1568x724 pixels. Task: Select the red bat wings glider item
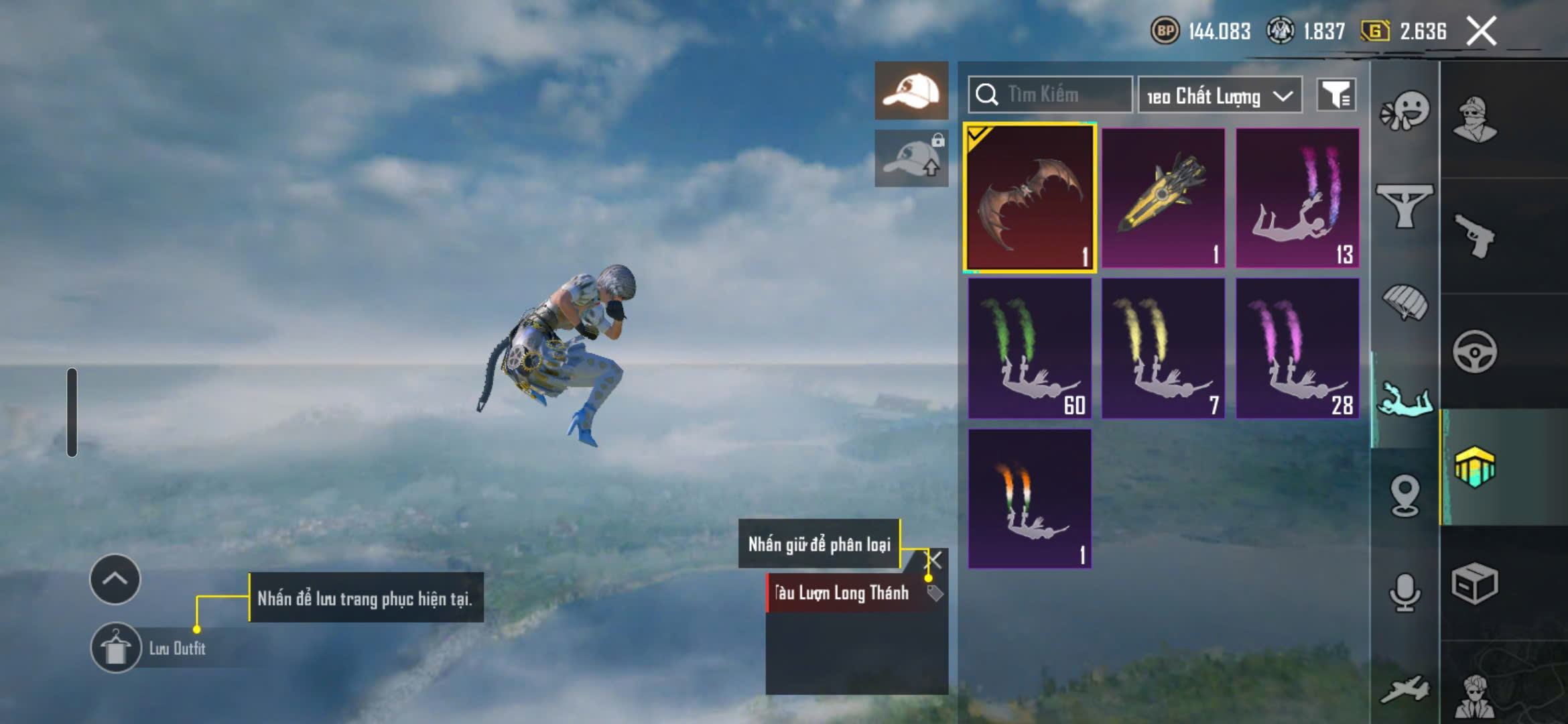[1029, 198]
